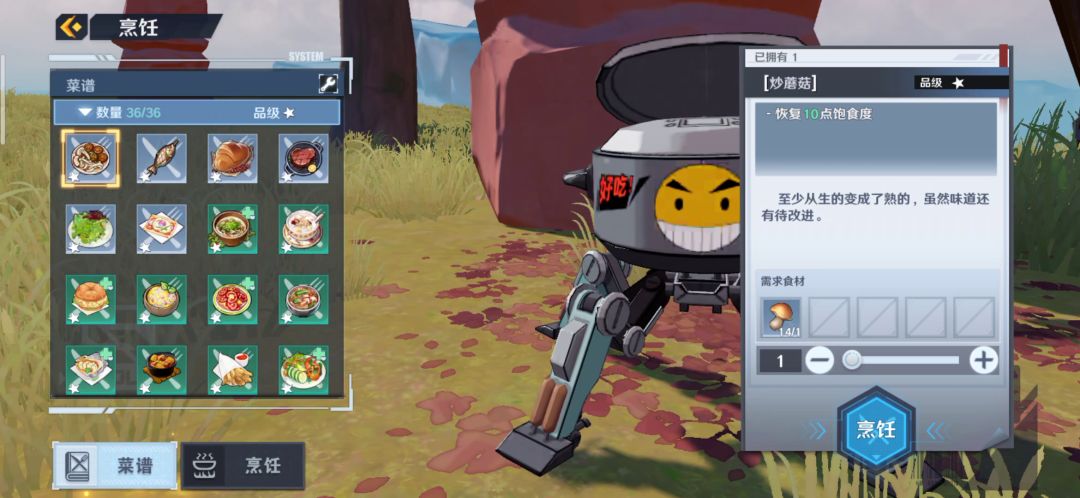Click the quantity number field
The height and width of the screenshot is (498, 1080).
tap(780, 360)
